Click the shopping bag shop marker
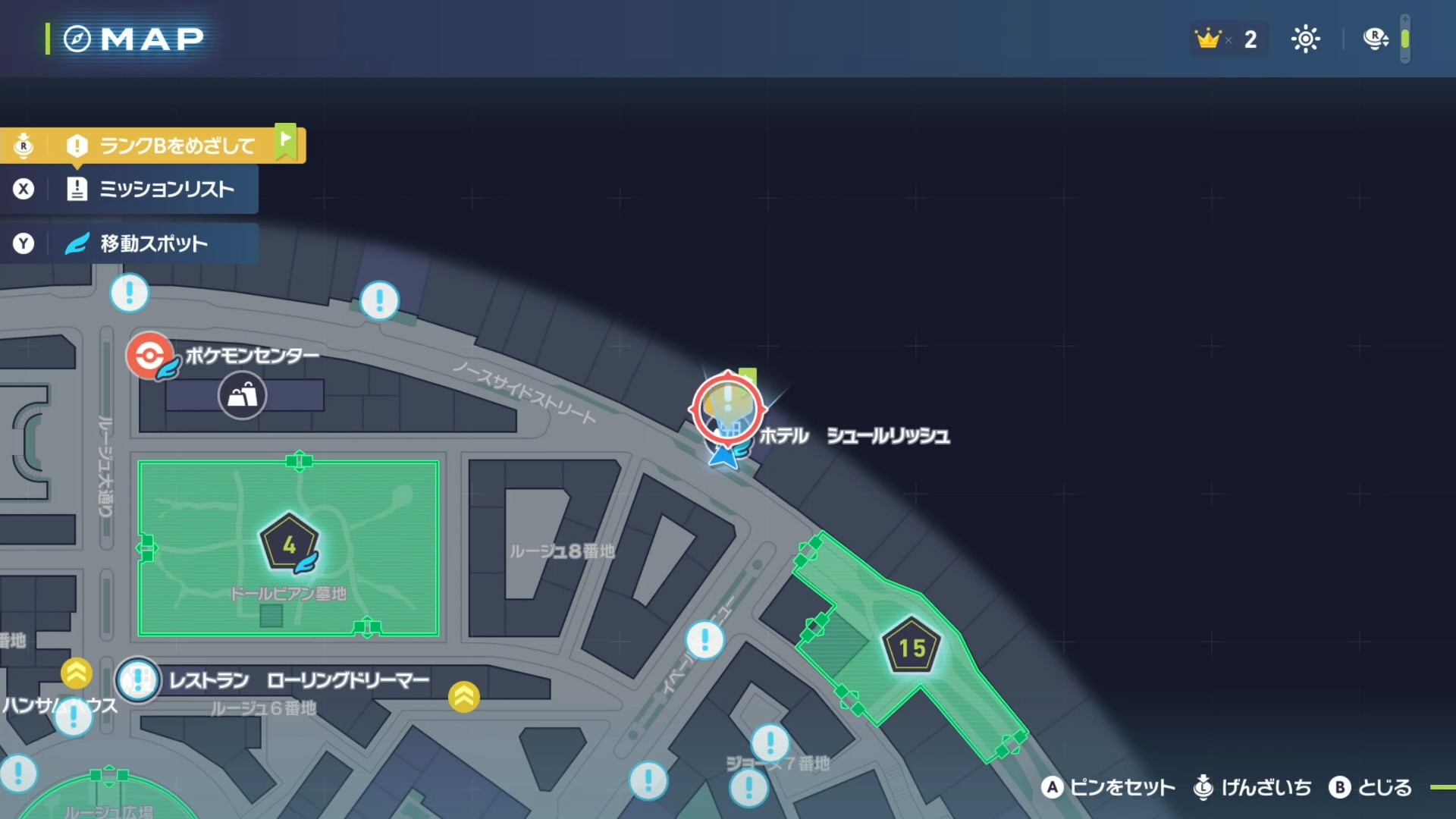This screenshot has width=1456, height=819. click(x=242, y=395)
